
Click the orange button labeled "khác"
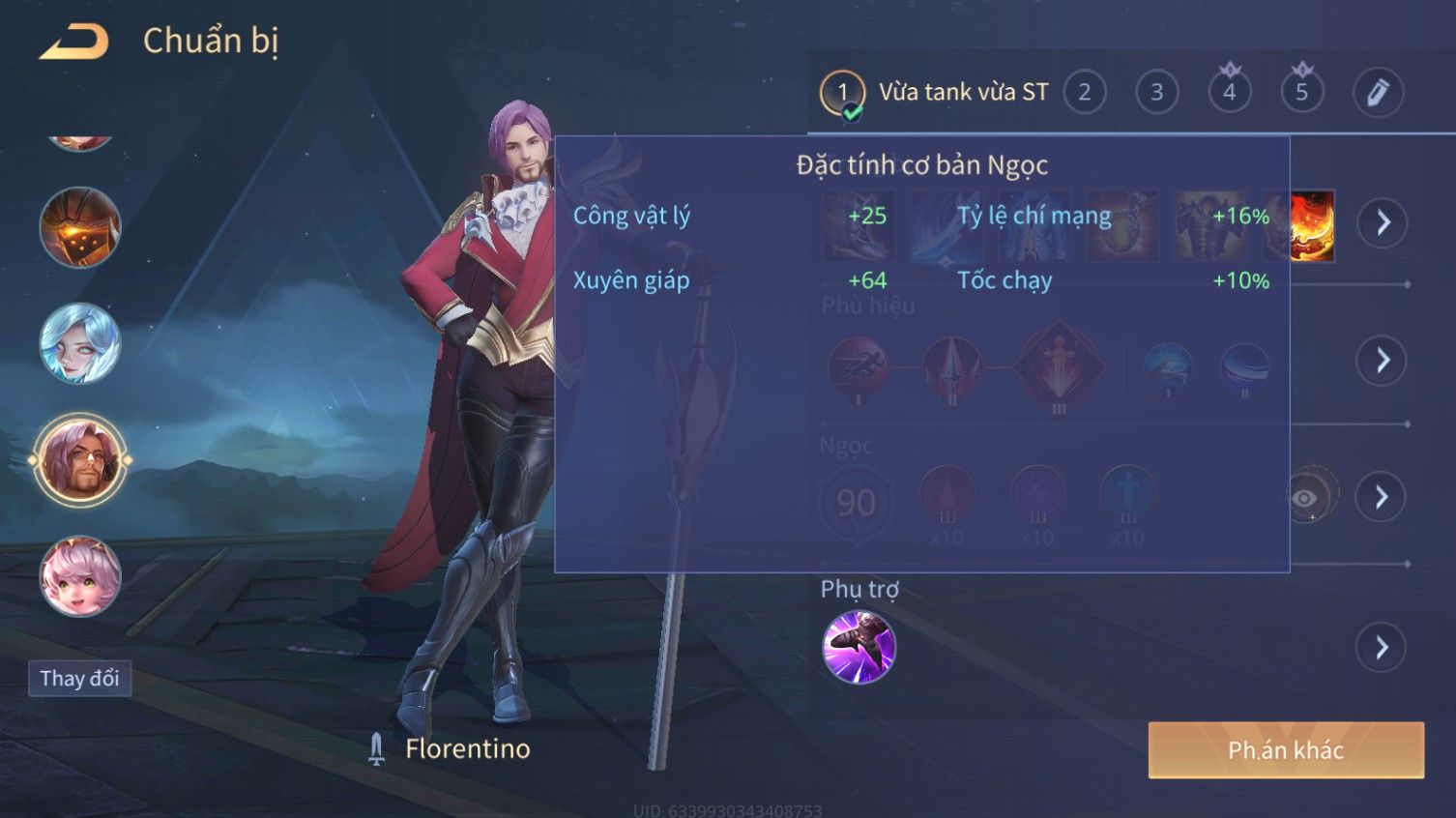click(x=1286, y=750)
